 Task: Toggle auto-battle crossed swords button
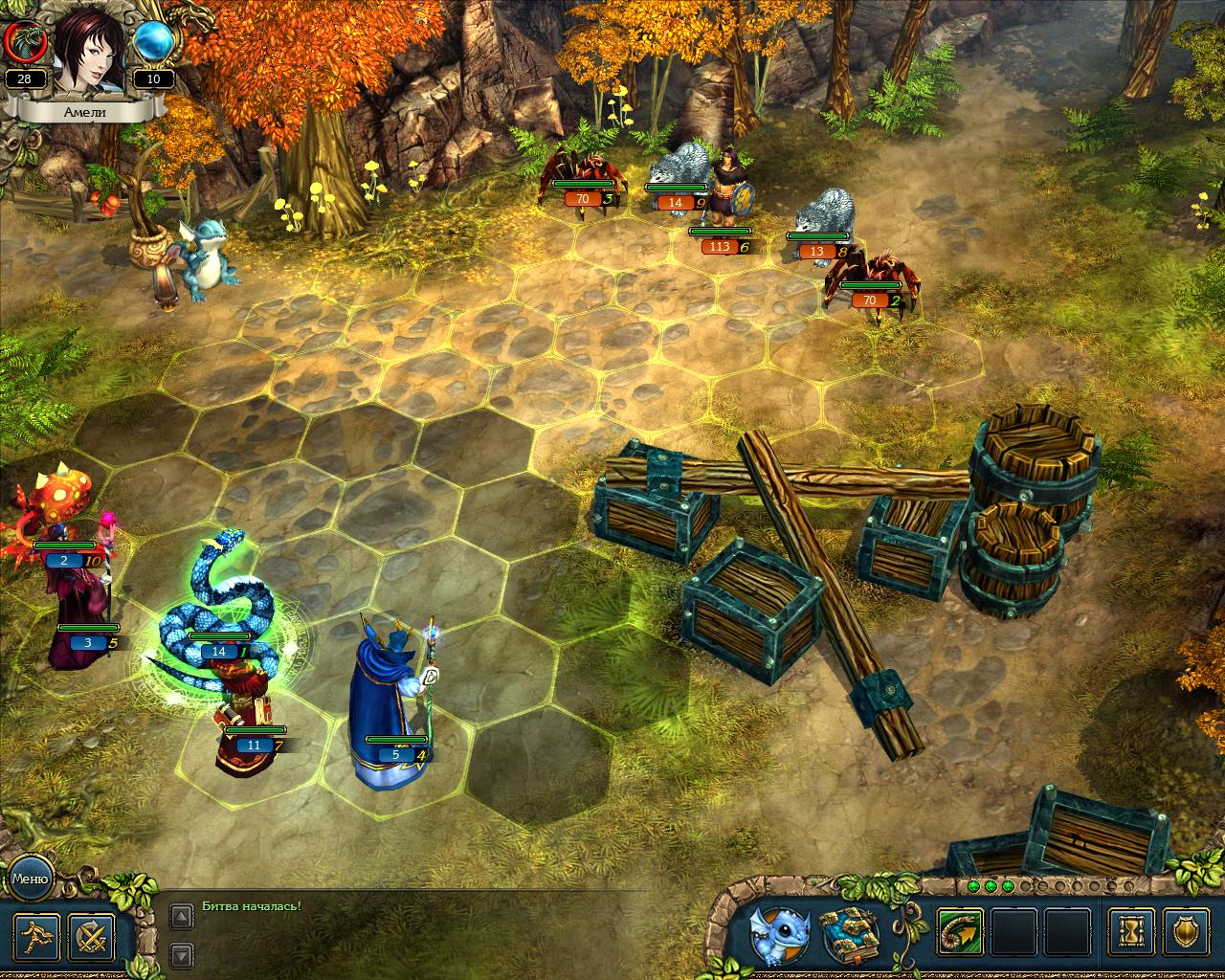click(x=92, y=937)
